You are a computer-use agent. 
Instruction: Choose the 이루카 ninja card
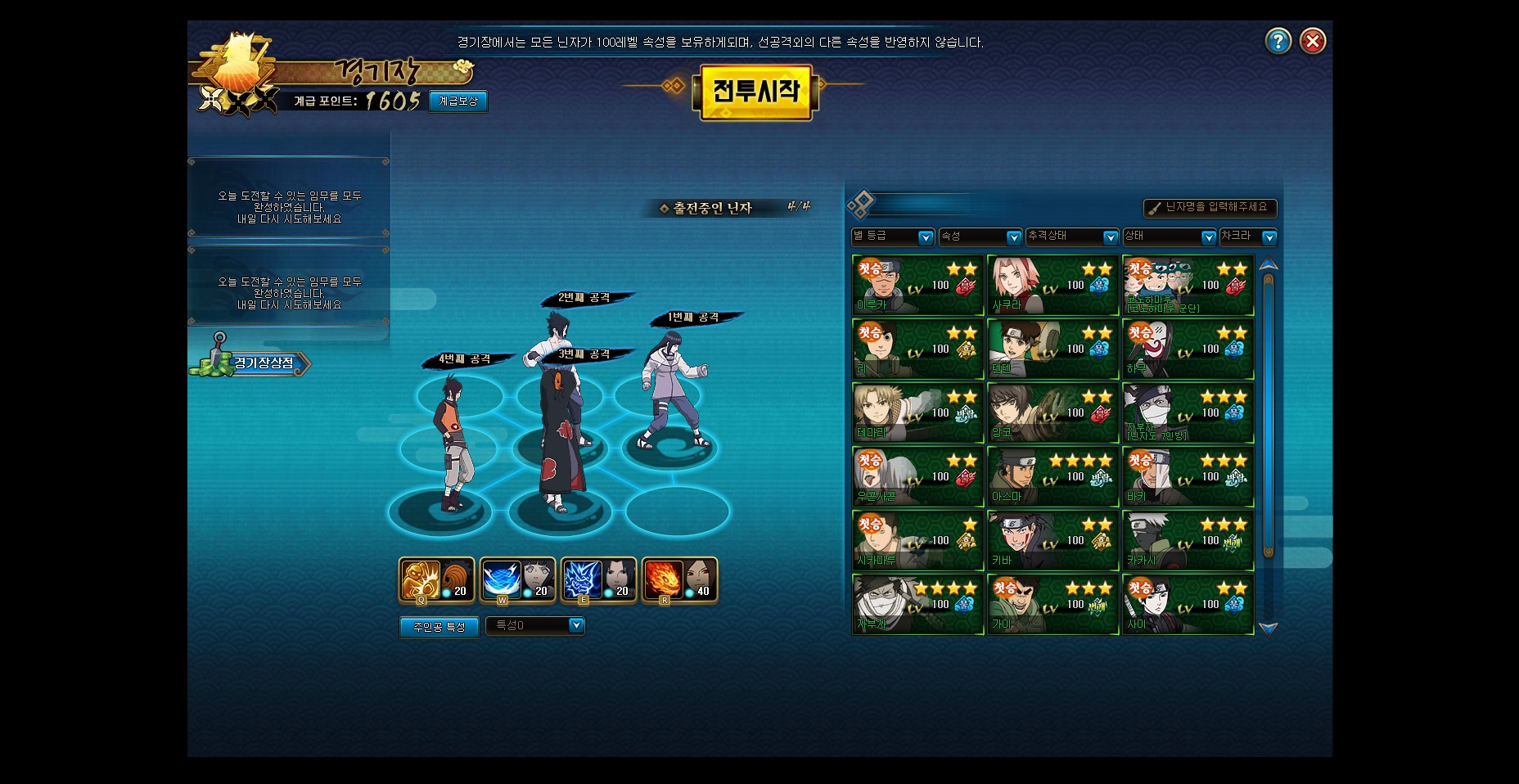[x=917, y=285]
